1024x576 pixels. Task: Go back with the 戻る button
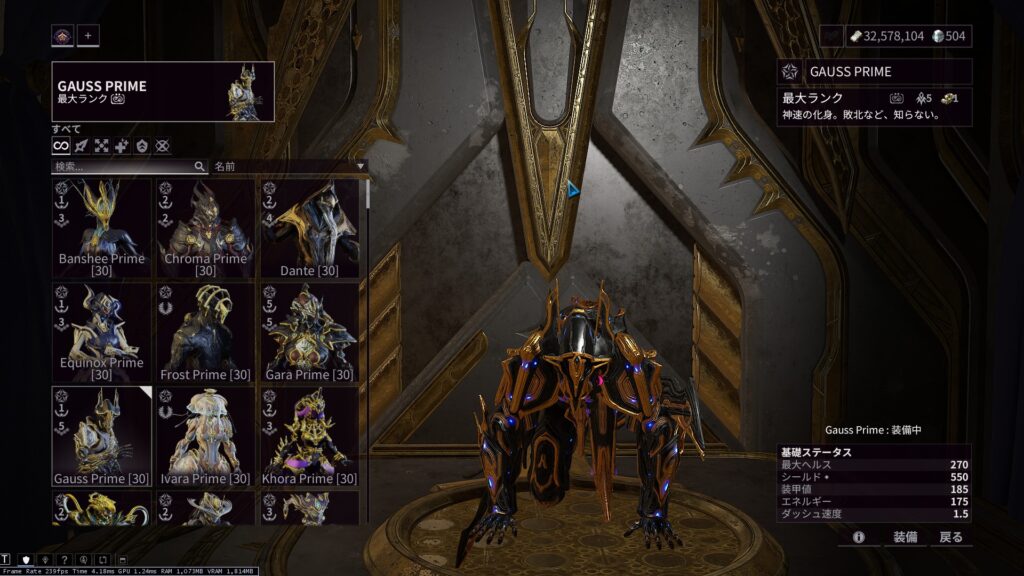(951, 537)
